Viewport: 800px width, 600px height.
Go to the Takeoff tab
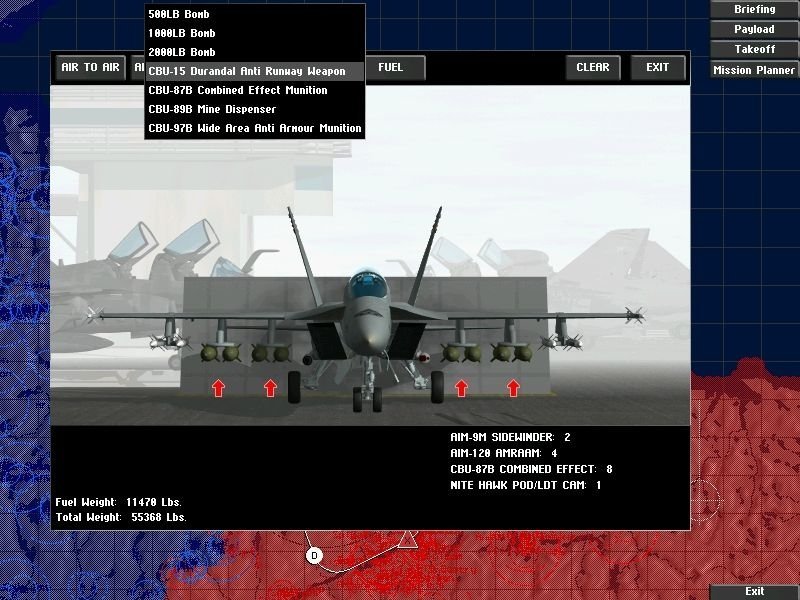click(754, 49)
